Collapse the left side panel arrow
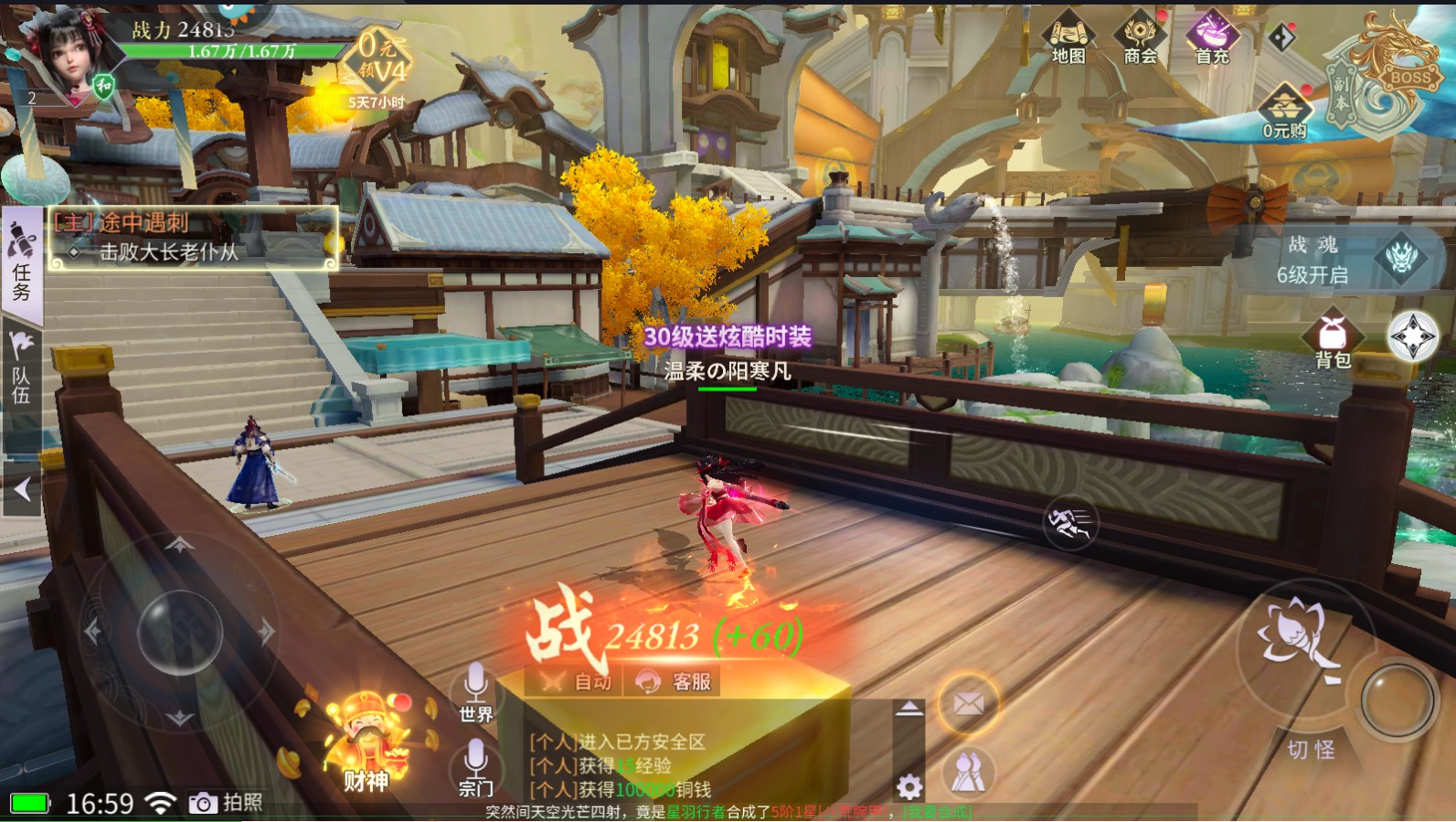1456x822 pixels. 22,490
